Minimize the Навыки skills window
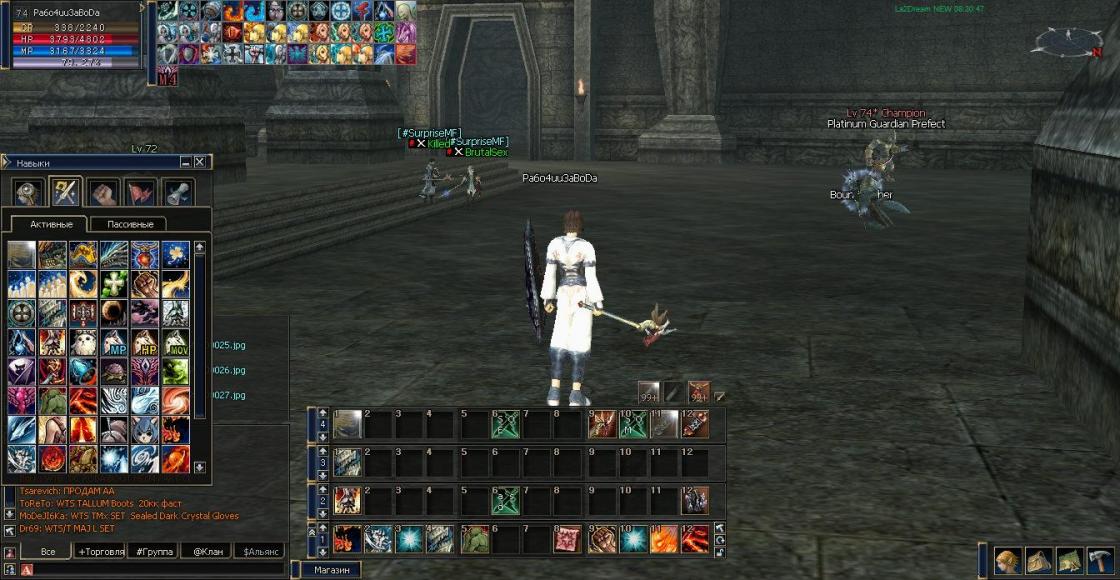 coord(186,162)
